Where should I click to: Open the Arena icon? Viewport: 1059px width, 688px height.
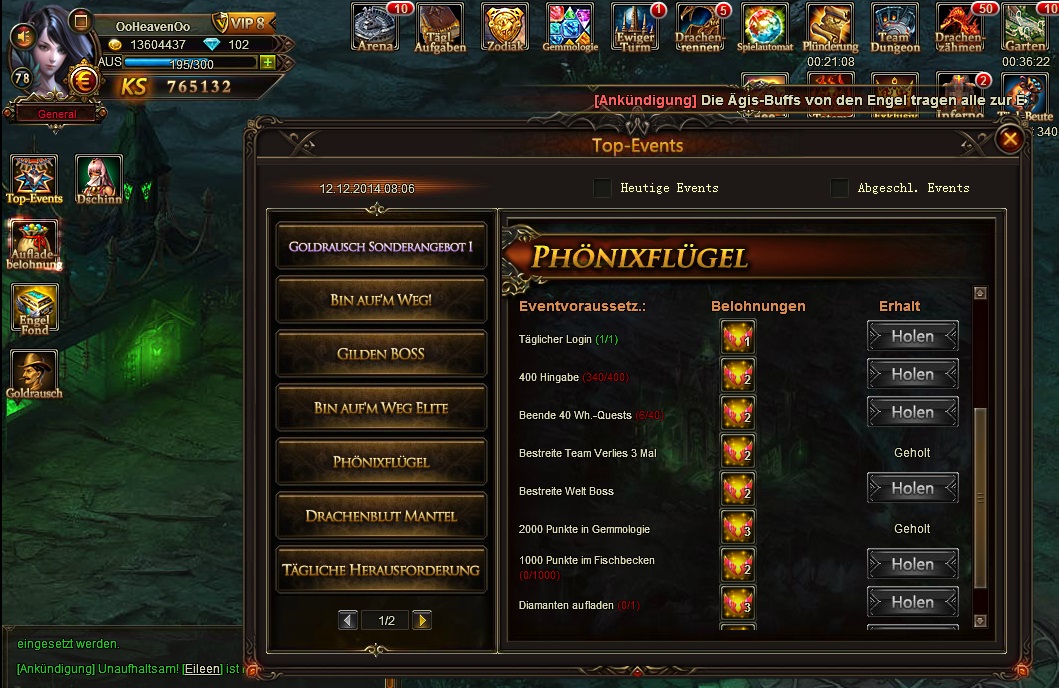pyautogui.click(x=375, y=28)
